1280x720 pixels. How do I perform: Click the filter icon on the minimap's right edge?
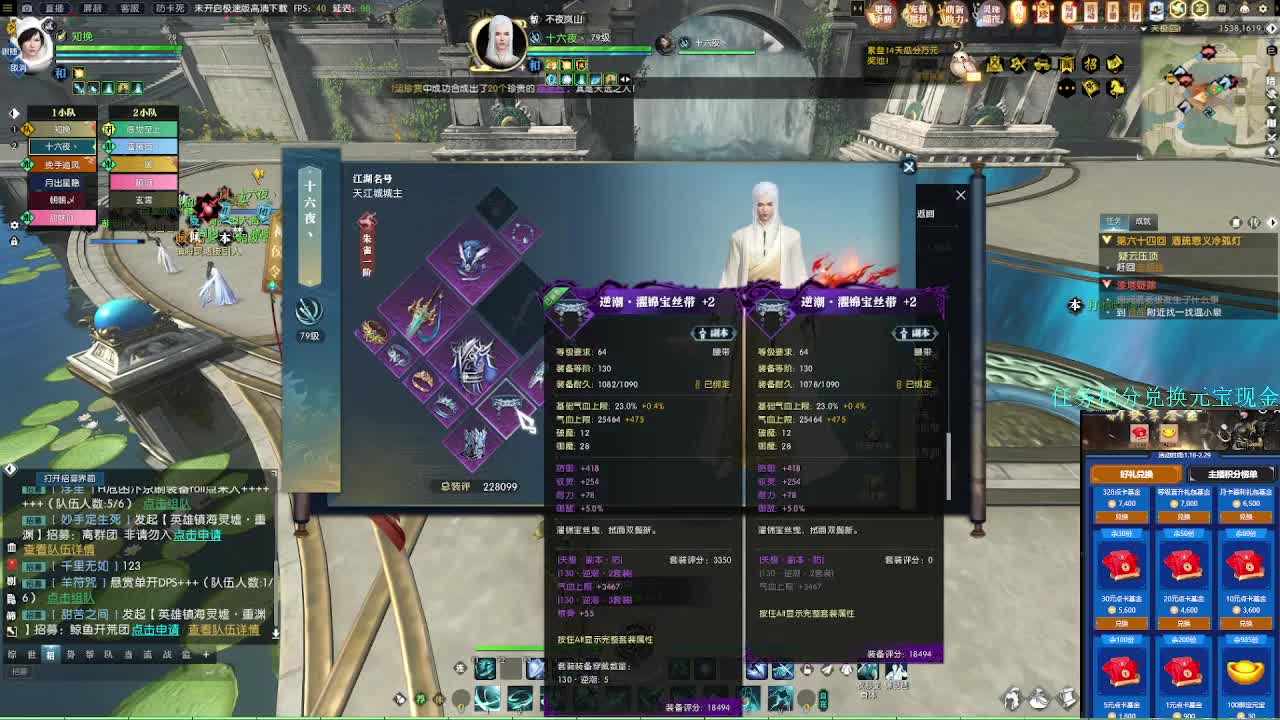click(1271, 110)
